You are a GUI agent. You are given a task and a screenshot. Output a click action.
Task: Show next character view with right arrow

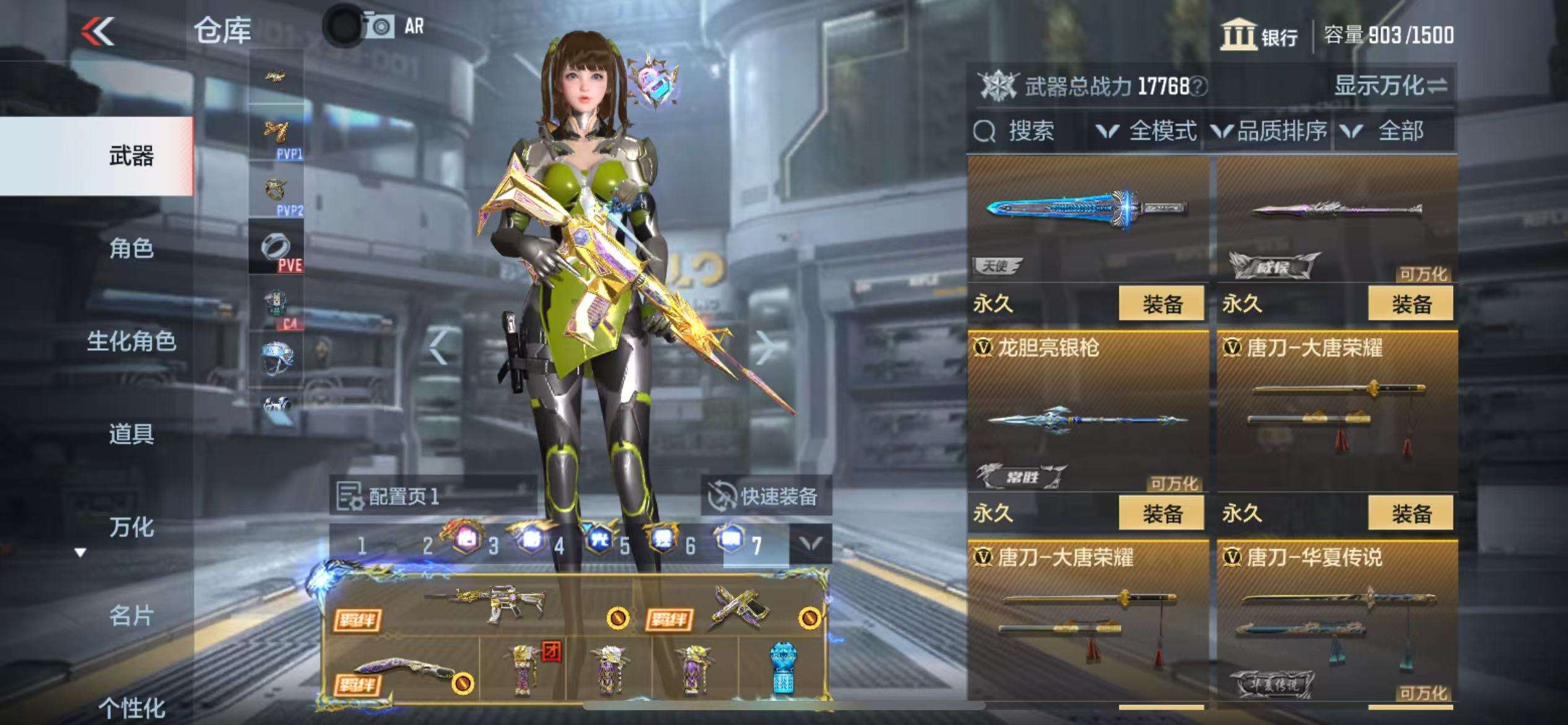pos(765,348)
